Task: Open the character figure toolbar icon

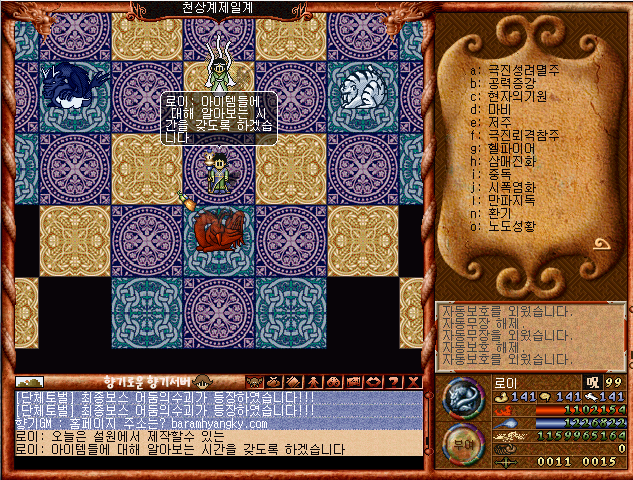Action: (313, 382)
